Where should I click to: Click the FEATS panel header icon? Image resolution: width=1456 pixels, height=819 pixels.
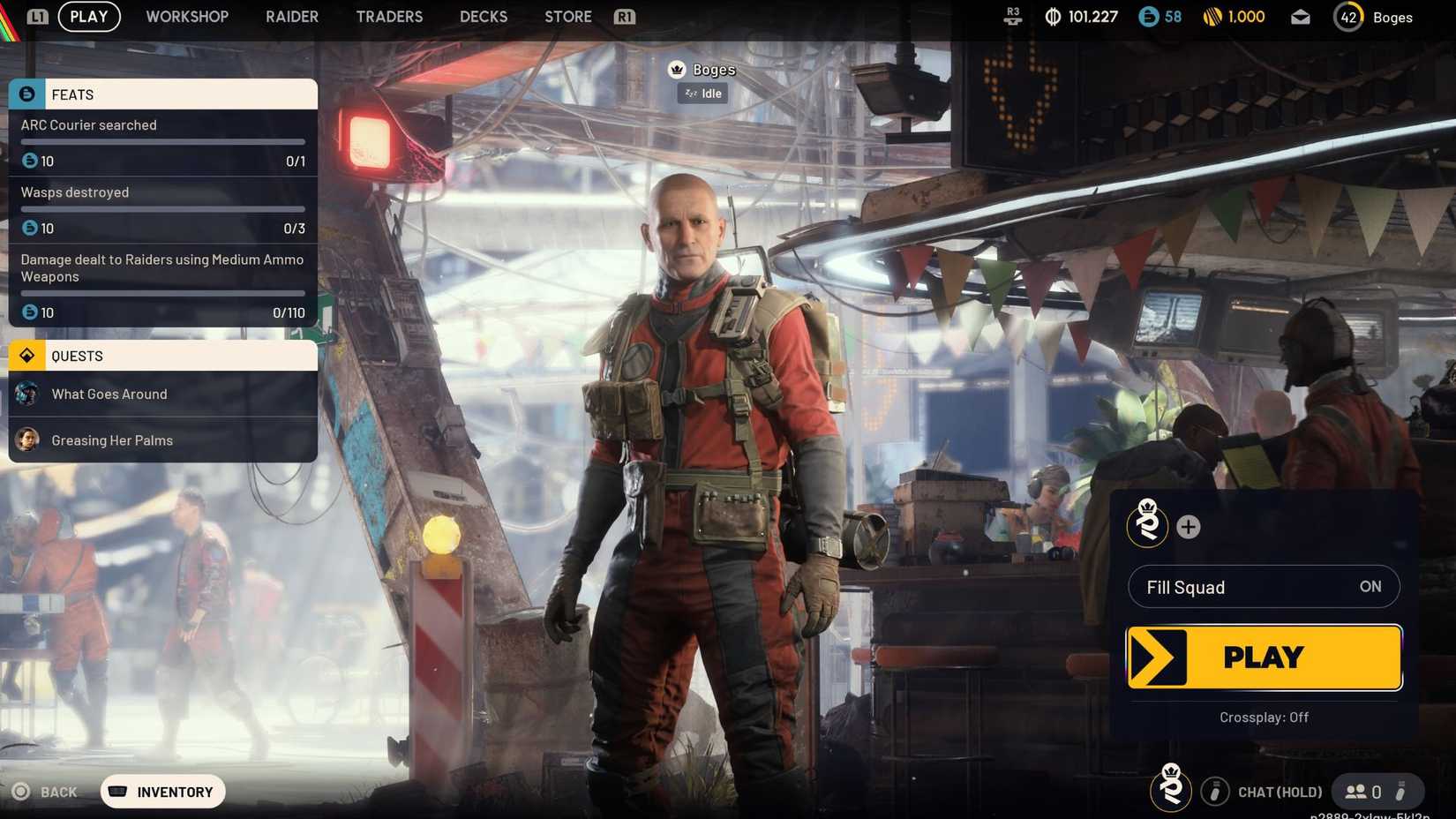coord(27,94)
